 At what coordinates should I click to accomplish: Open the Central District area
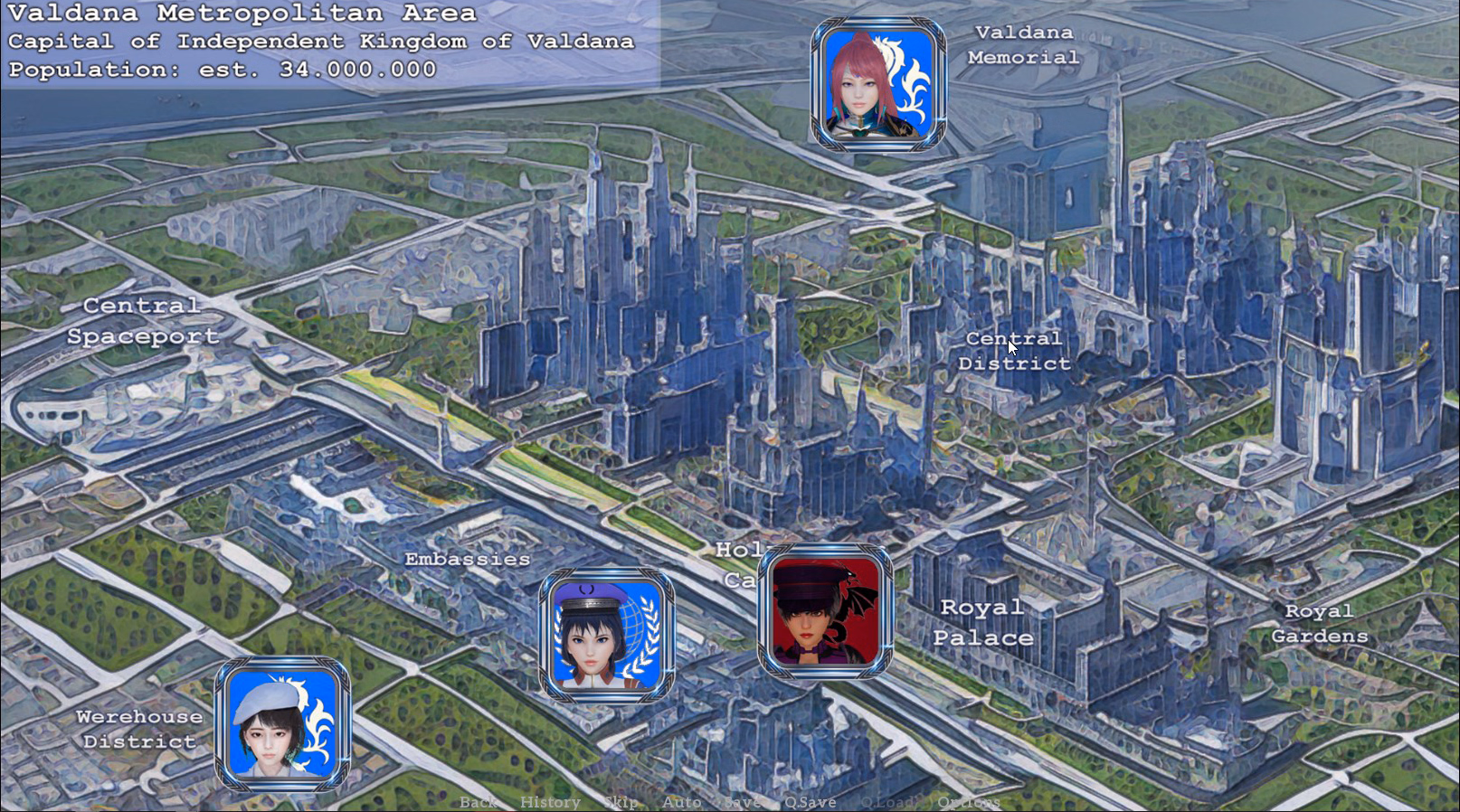pyautogui.click(x=1014, y=351)
